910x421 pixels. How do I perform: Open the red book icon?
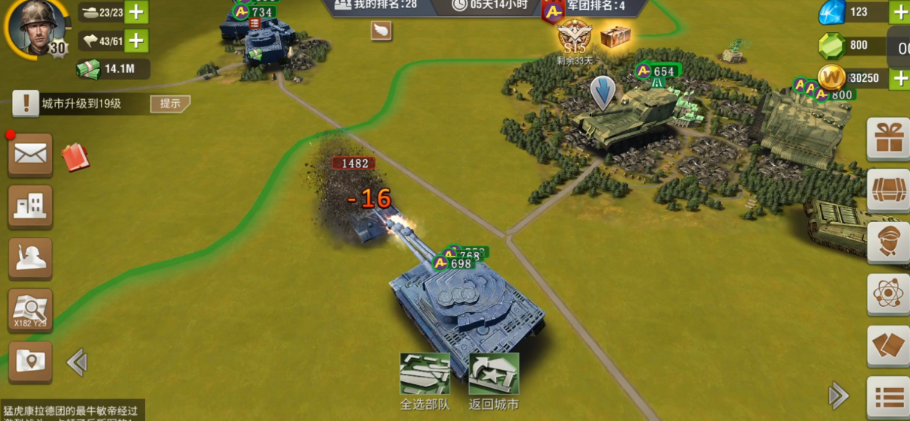pos(76,156)
